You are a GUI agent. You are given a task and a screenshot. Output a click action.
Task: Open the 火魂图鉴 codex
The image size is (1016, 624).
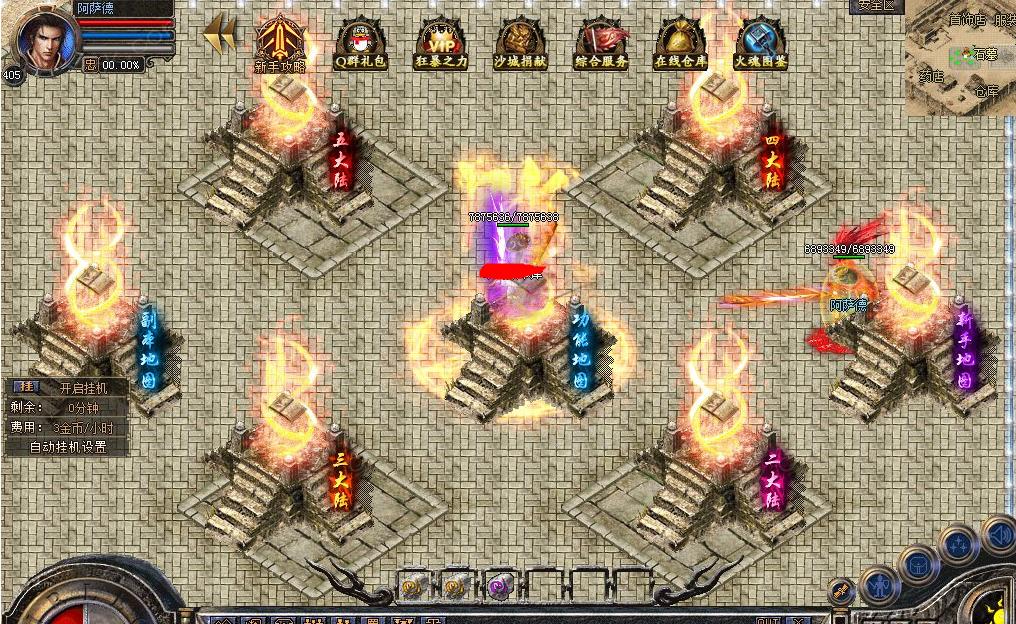[x=761, y=42]
